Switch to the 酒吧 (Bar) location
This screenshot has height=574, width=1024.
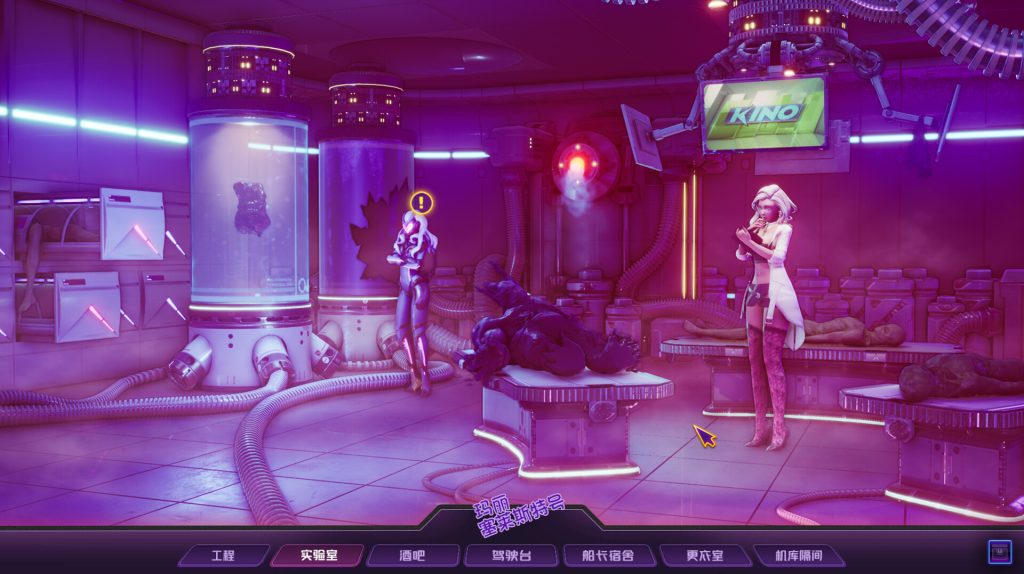click(x=412, y=555)
